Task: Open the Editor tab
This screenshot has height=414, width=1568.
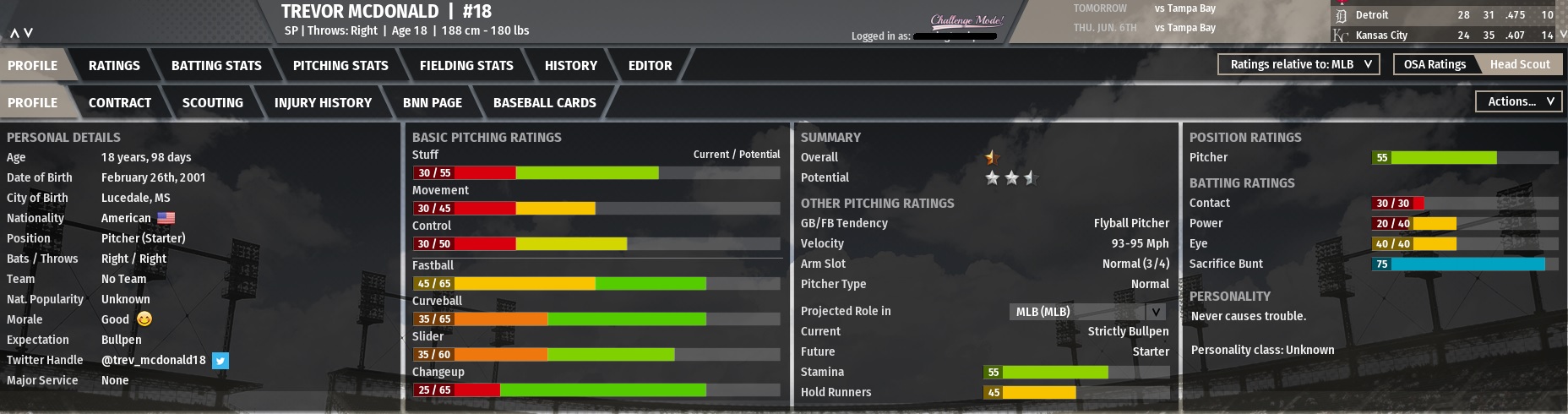Action: [650, 66]
